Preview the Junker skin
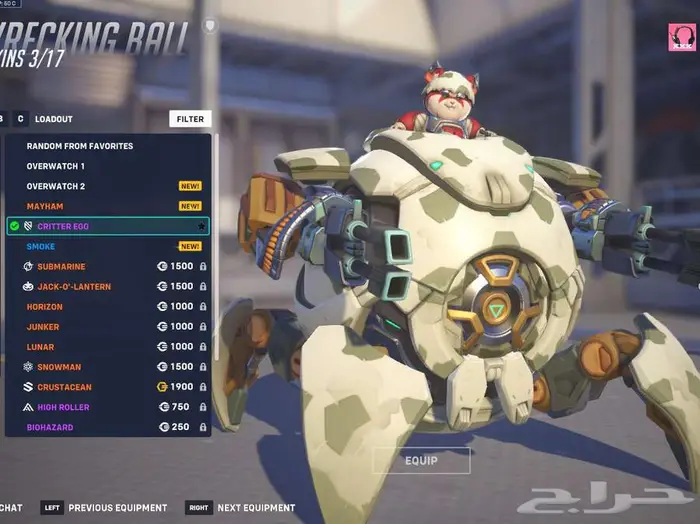The image size is (700, 524). (43, 327)
